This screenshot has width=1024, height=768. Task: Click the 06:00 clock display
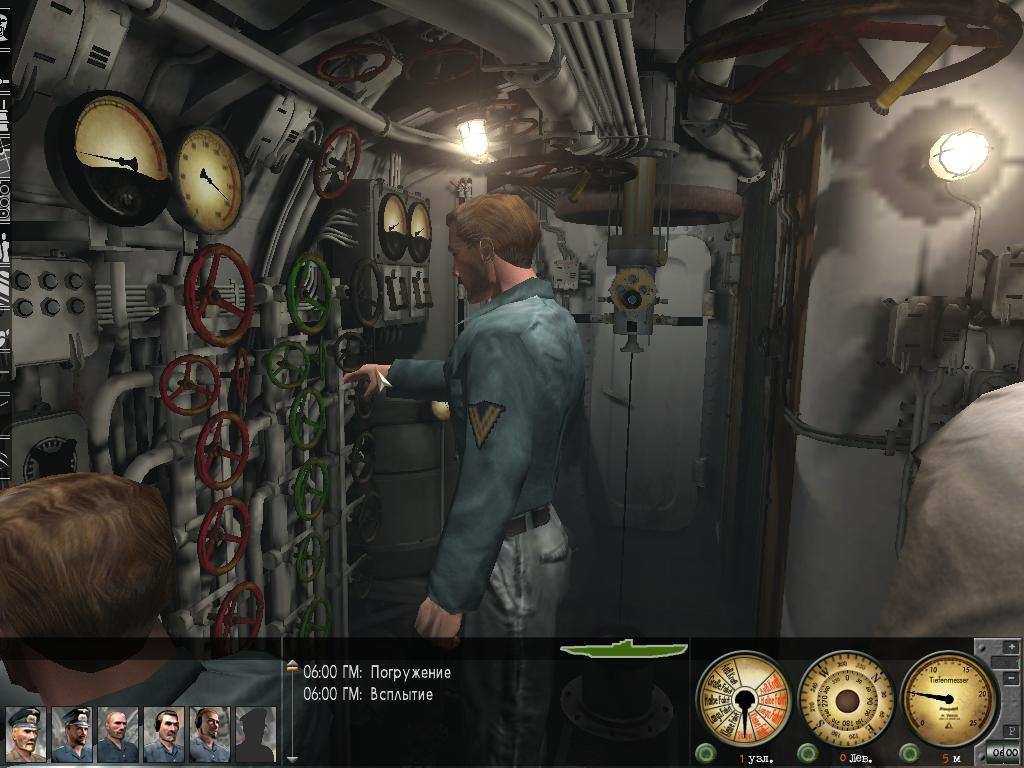coord(1004,753)
